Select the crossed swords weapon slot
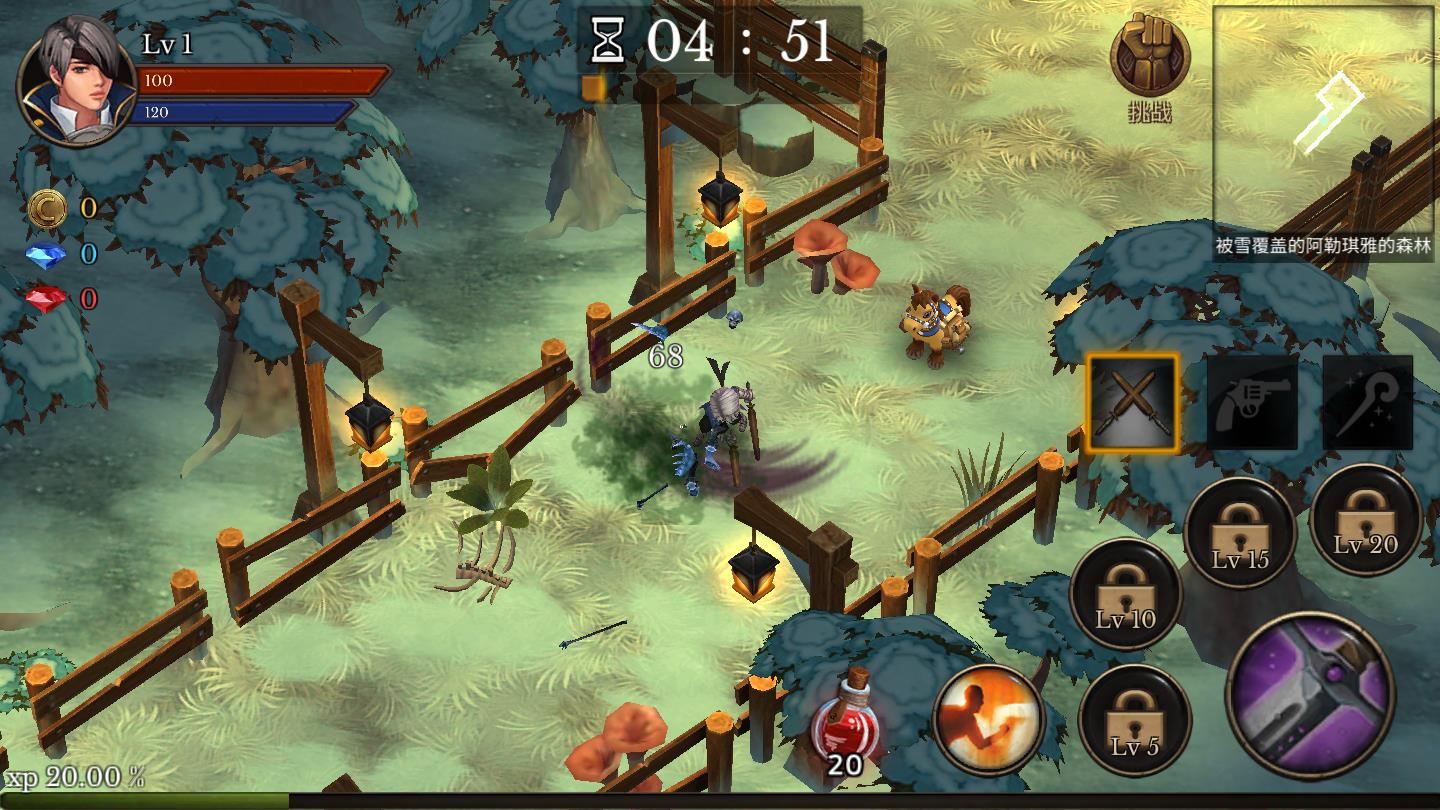The image size is (1440, 810). [1133, 403]
